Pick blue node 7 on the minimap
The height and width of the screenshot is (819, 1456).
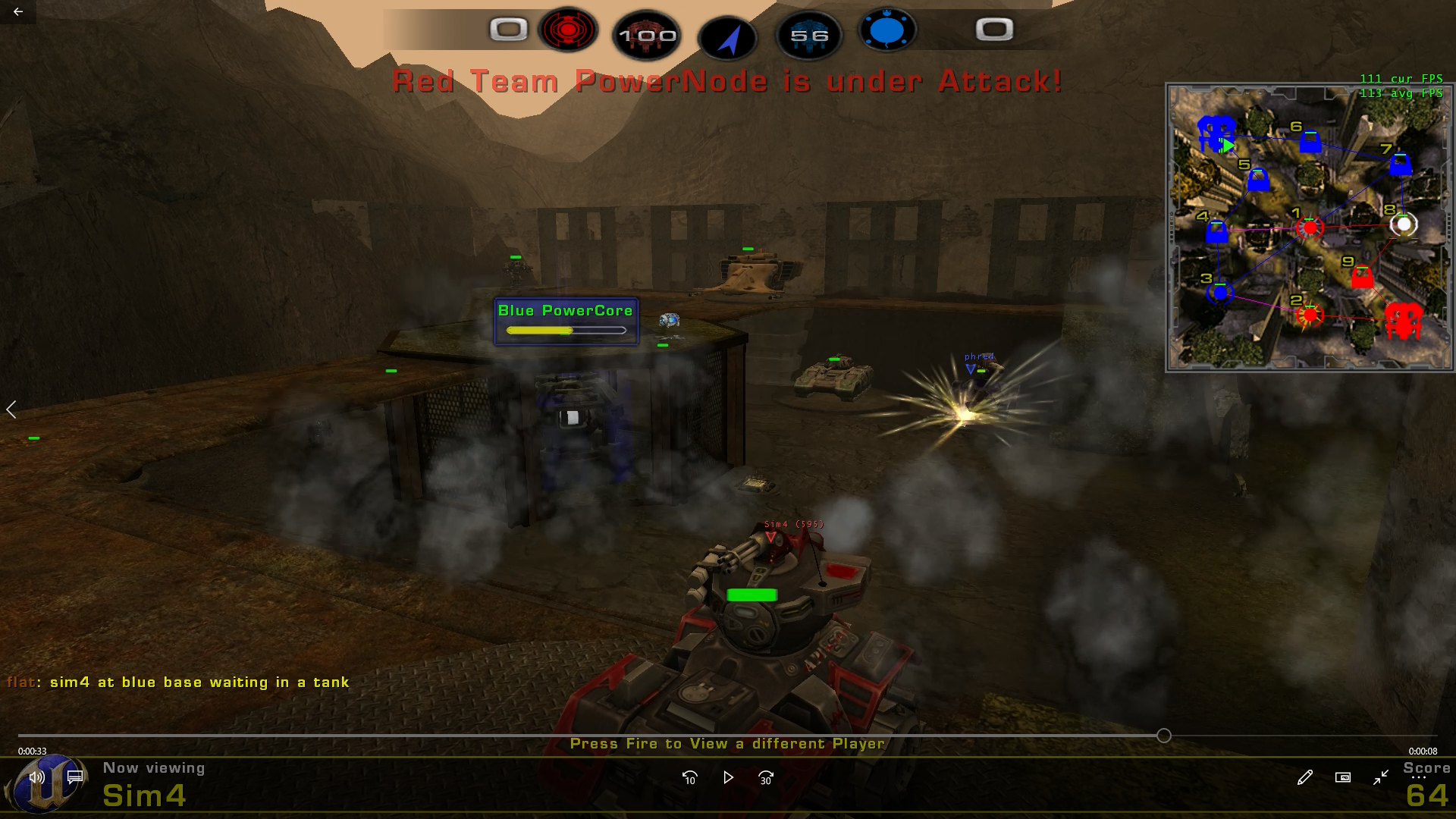pyautogui.click(x=1400, y=164)
